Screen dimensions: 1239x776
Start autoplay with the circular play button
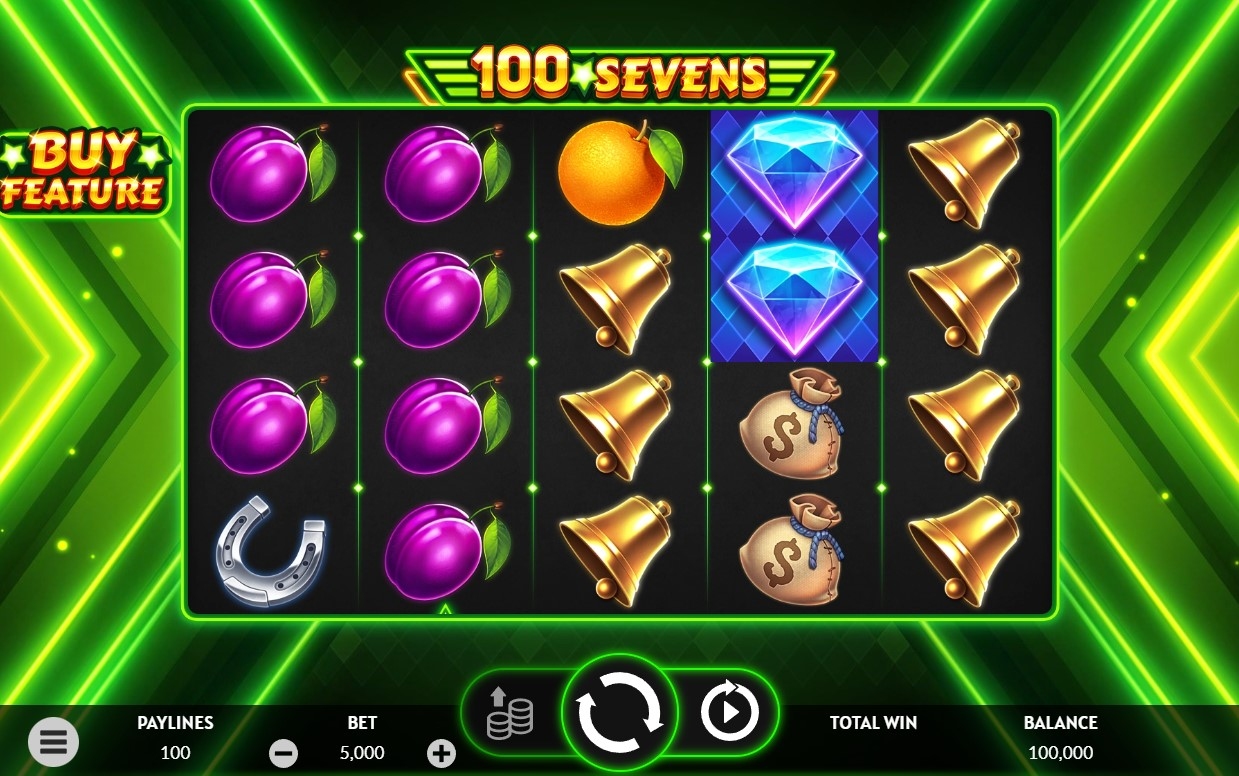coord(729,713)
